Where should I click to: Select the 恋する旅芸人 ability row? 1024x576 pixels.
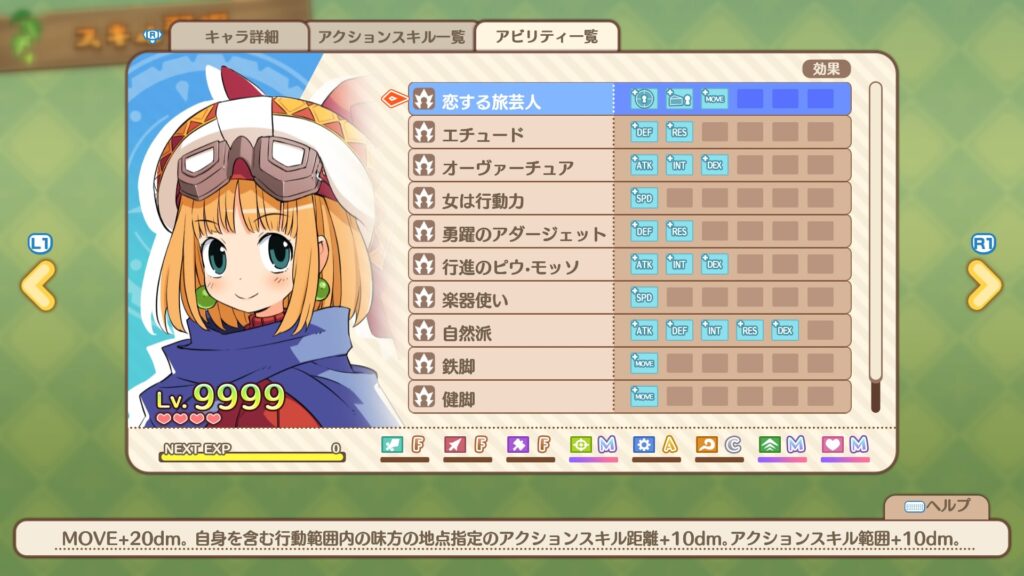[512, 100]
